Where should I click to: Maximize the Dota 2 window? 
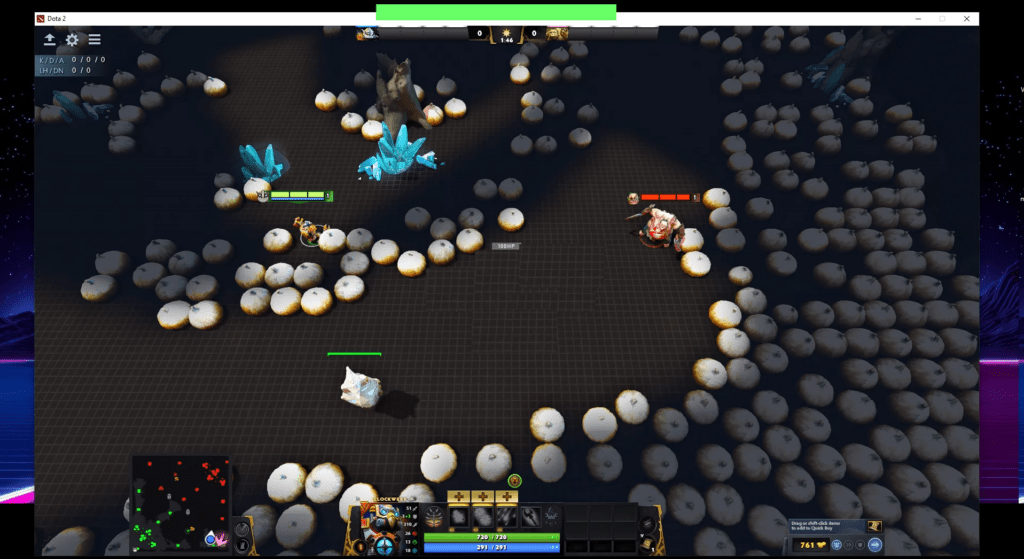[x=941, y=18]
